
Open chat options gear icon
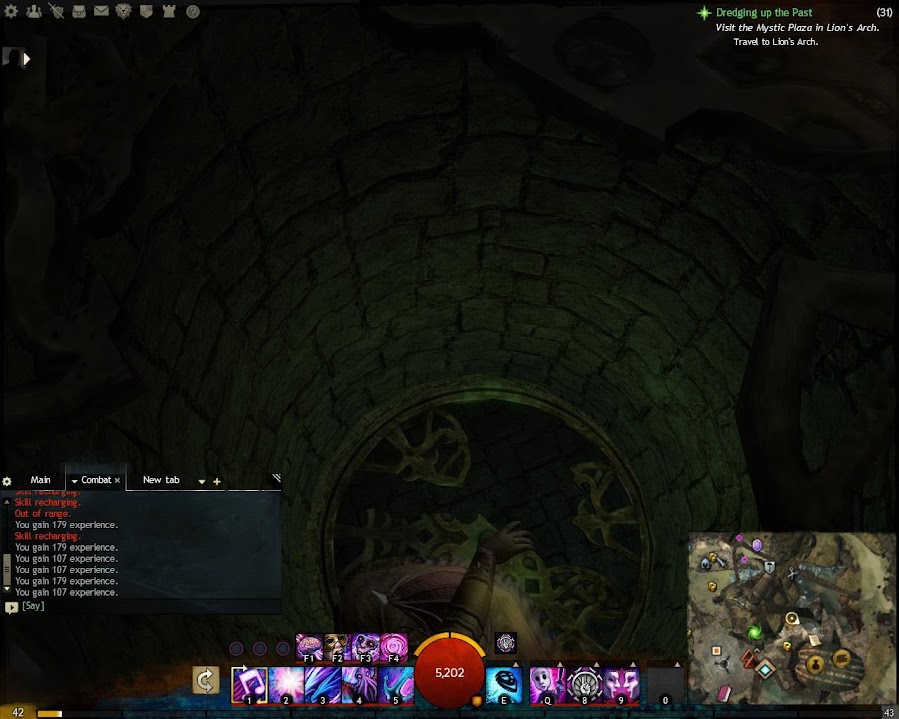tap(7, 482)
